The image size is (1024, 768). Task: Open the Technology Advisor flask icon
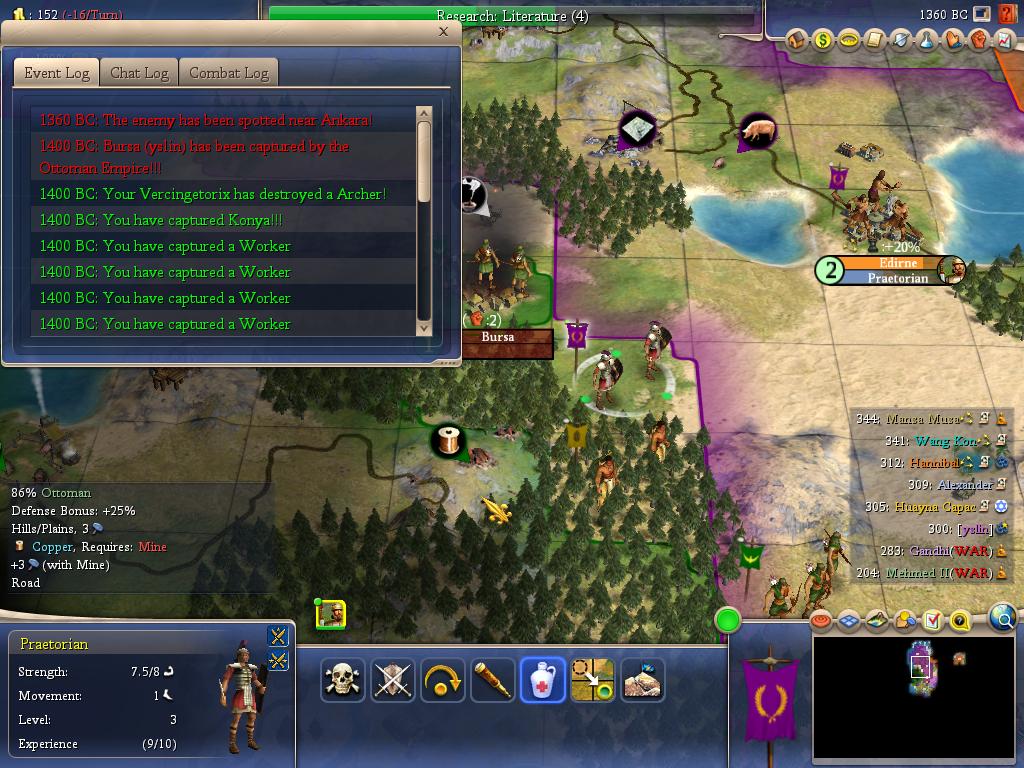(927, 40)
